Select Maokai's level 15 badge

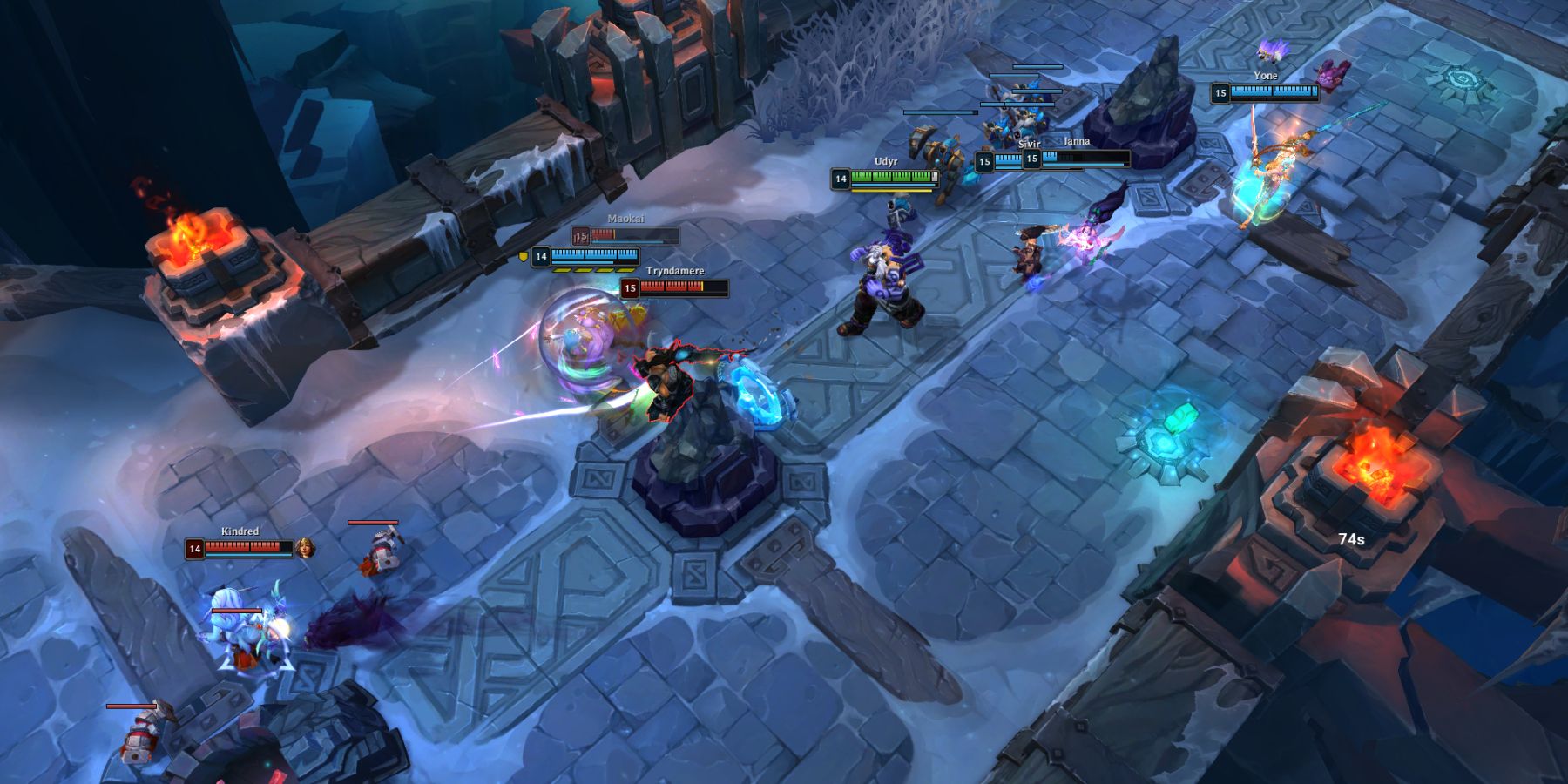[581, 234]
